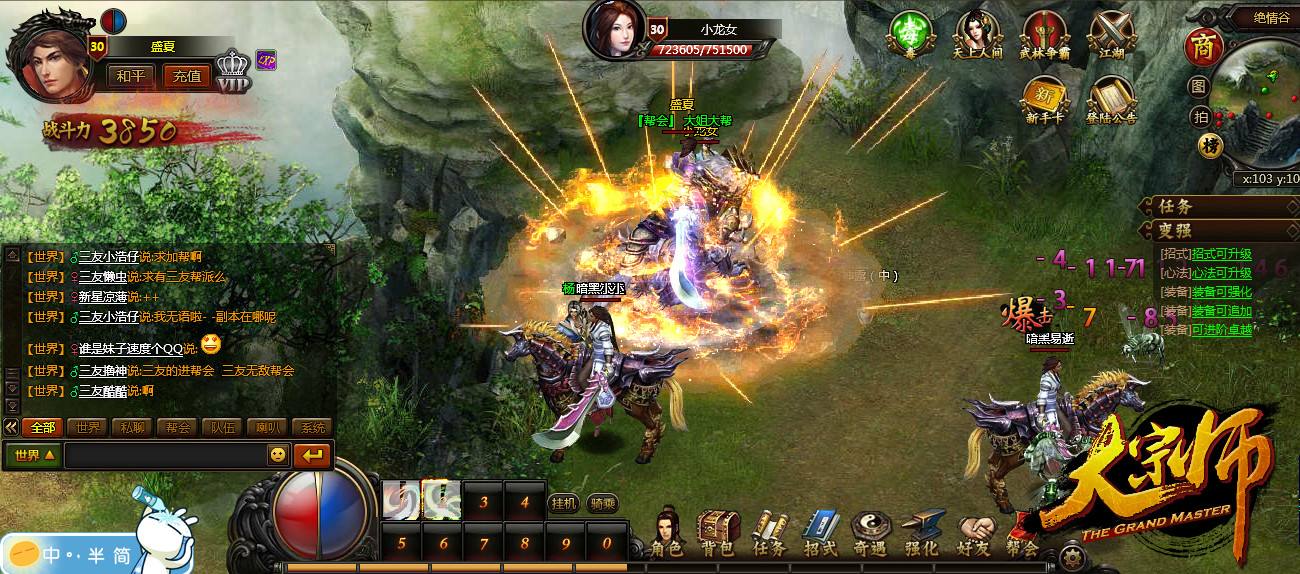This screenshot has height=574, width=1300.
Task: Click the 骑乘 mount button
Action: tap(602, 503)
